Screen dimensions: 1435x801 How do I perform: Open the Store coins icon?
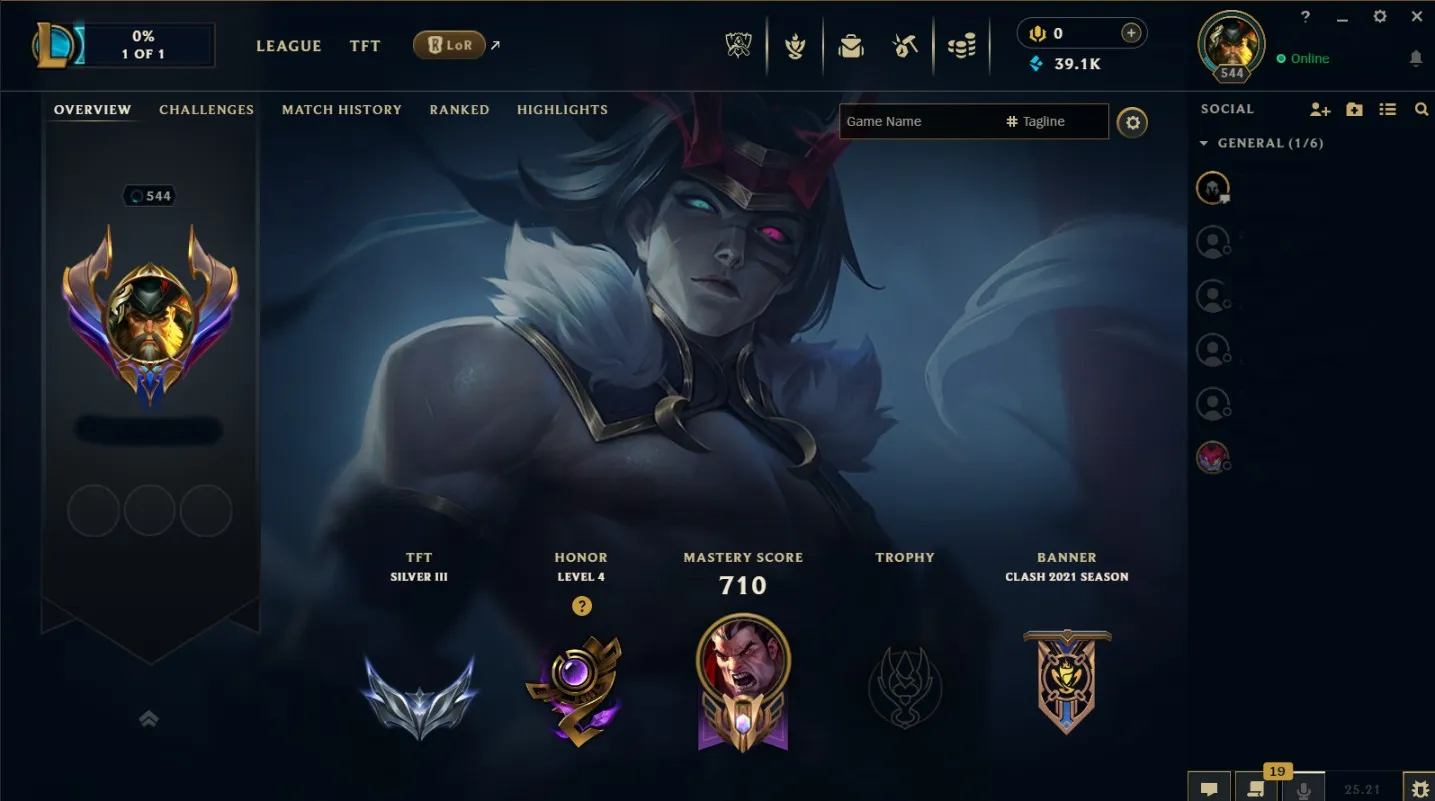coord(962,45)
